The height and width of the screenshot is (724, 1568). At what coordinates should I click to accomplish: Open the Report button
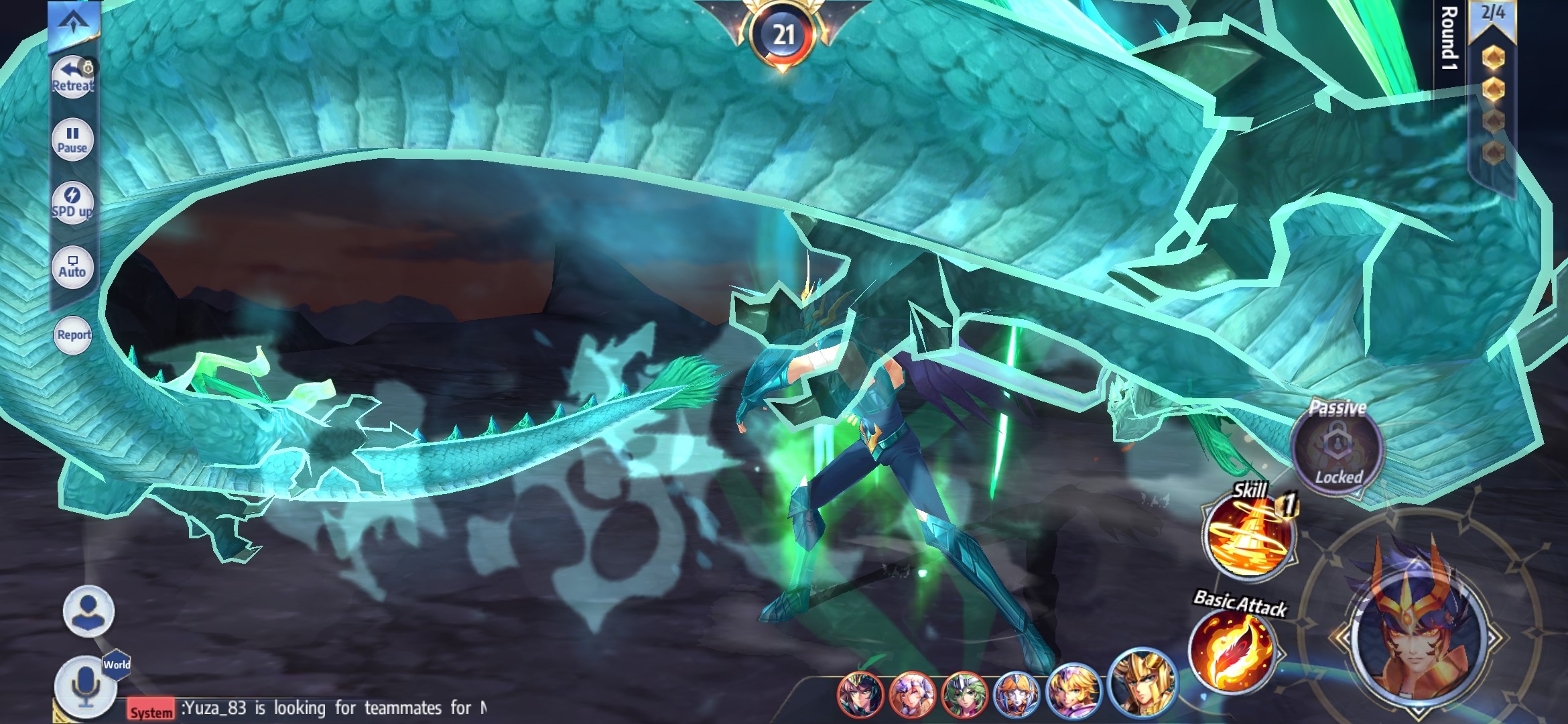tap(74, 335)
